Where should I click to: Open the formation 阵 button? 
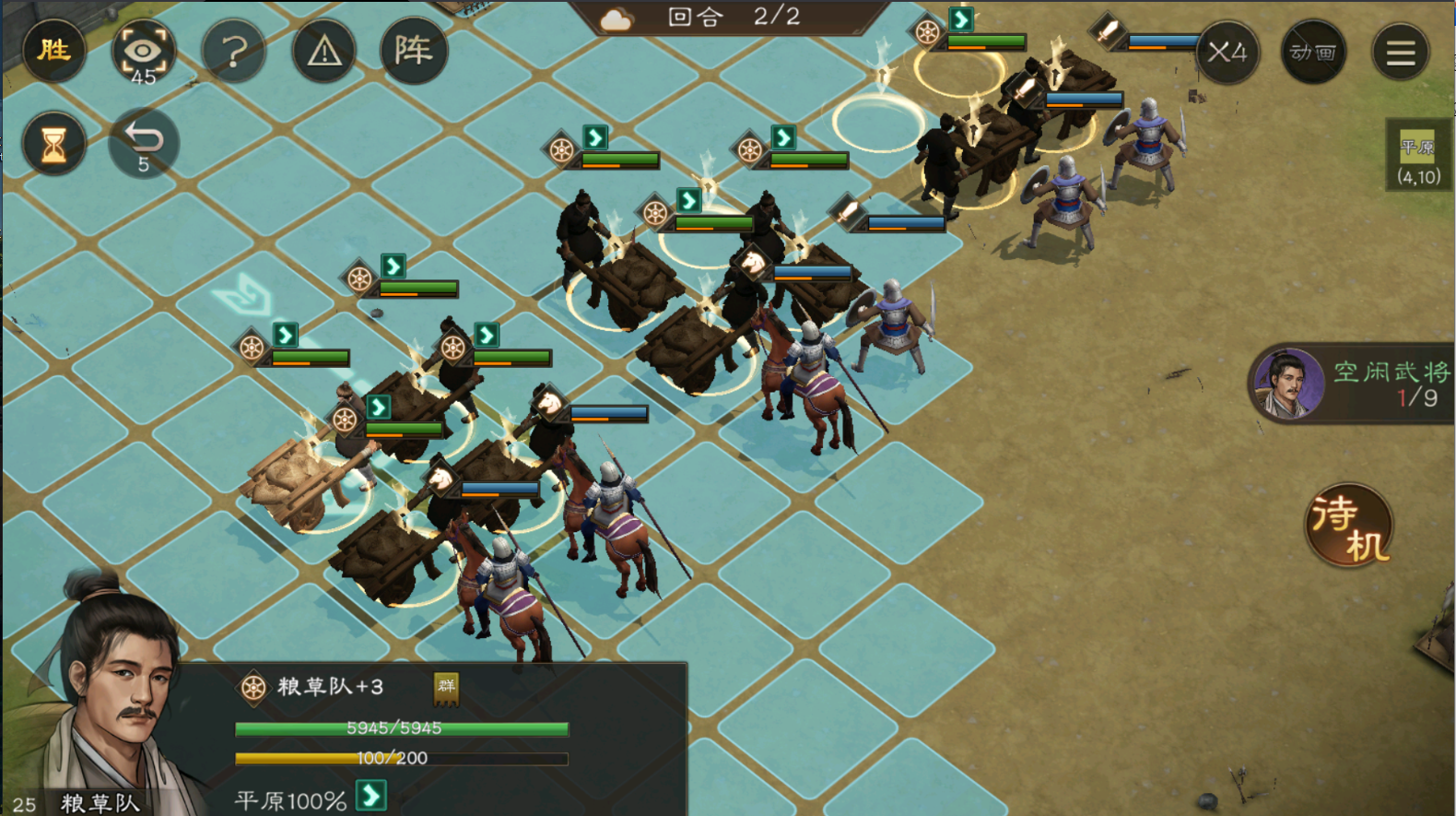pyautogui.click(x=414, y=51)
